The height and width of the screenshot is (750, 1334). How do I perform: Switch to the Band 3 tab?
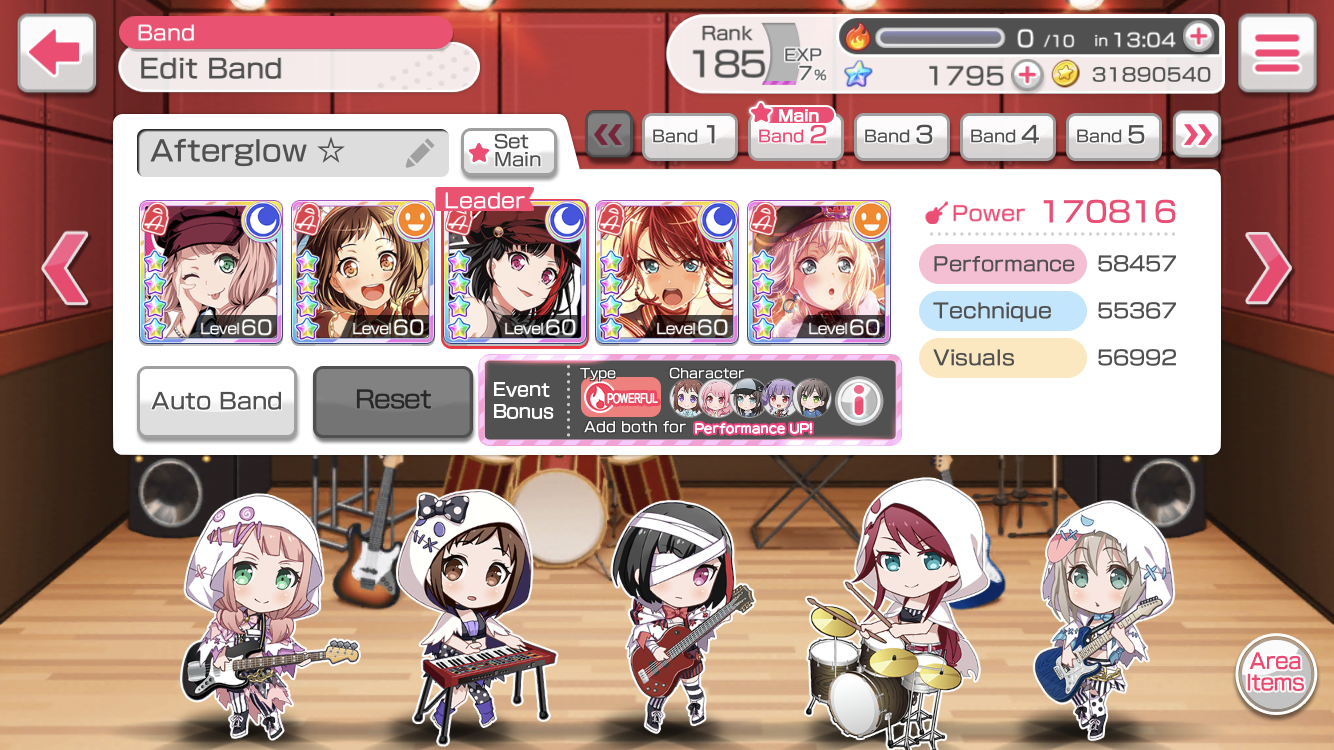[x=898, y=136]
